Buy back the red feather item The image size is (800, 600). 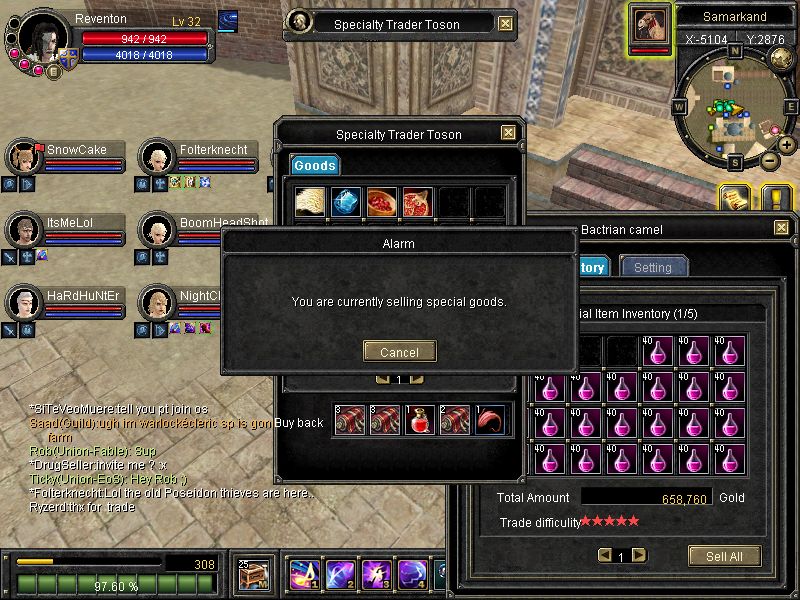tap(490, 421)
